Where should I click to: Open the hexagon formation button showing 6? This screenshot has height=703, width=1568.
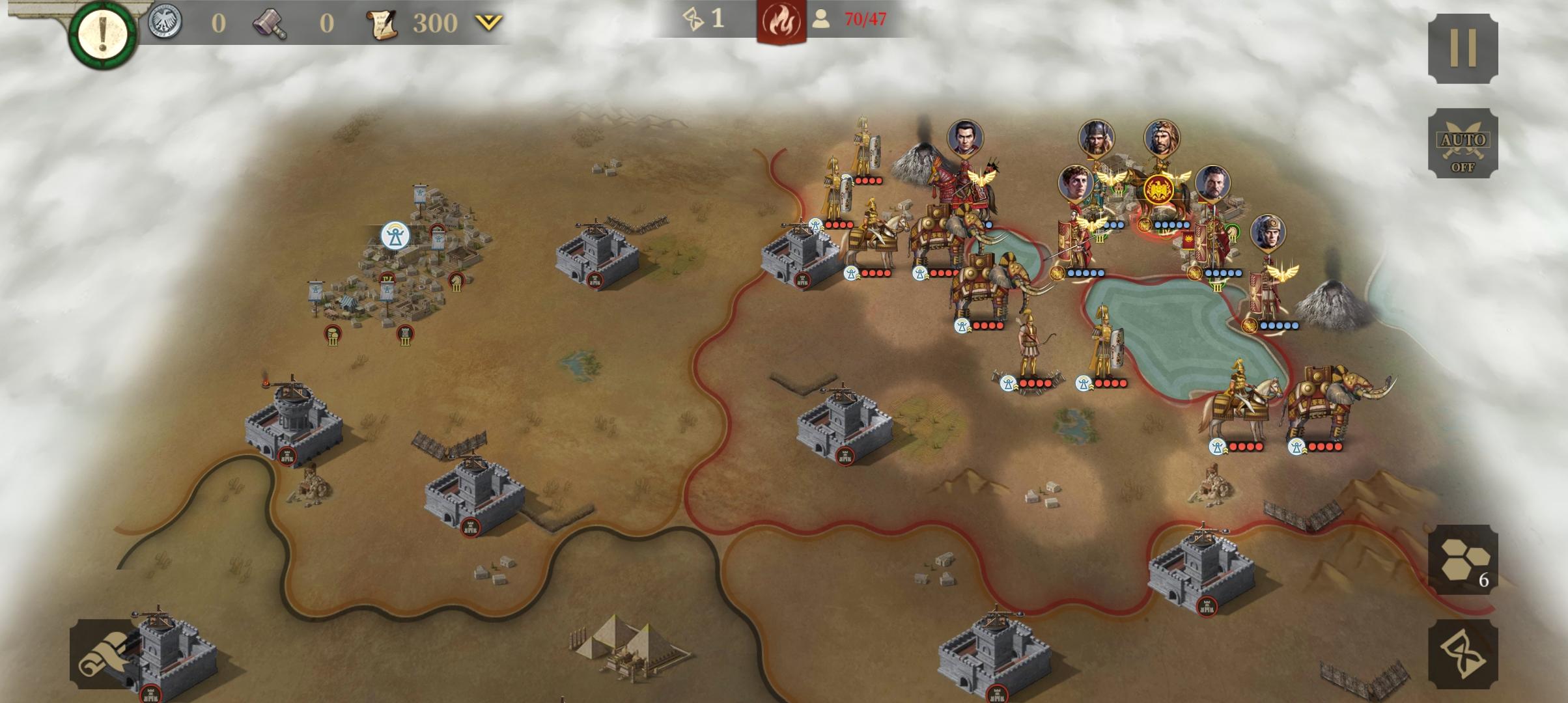coord(1463,560)
